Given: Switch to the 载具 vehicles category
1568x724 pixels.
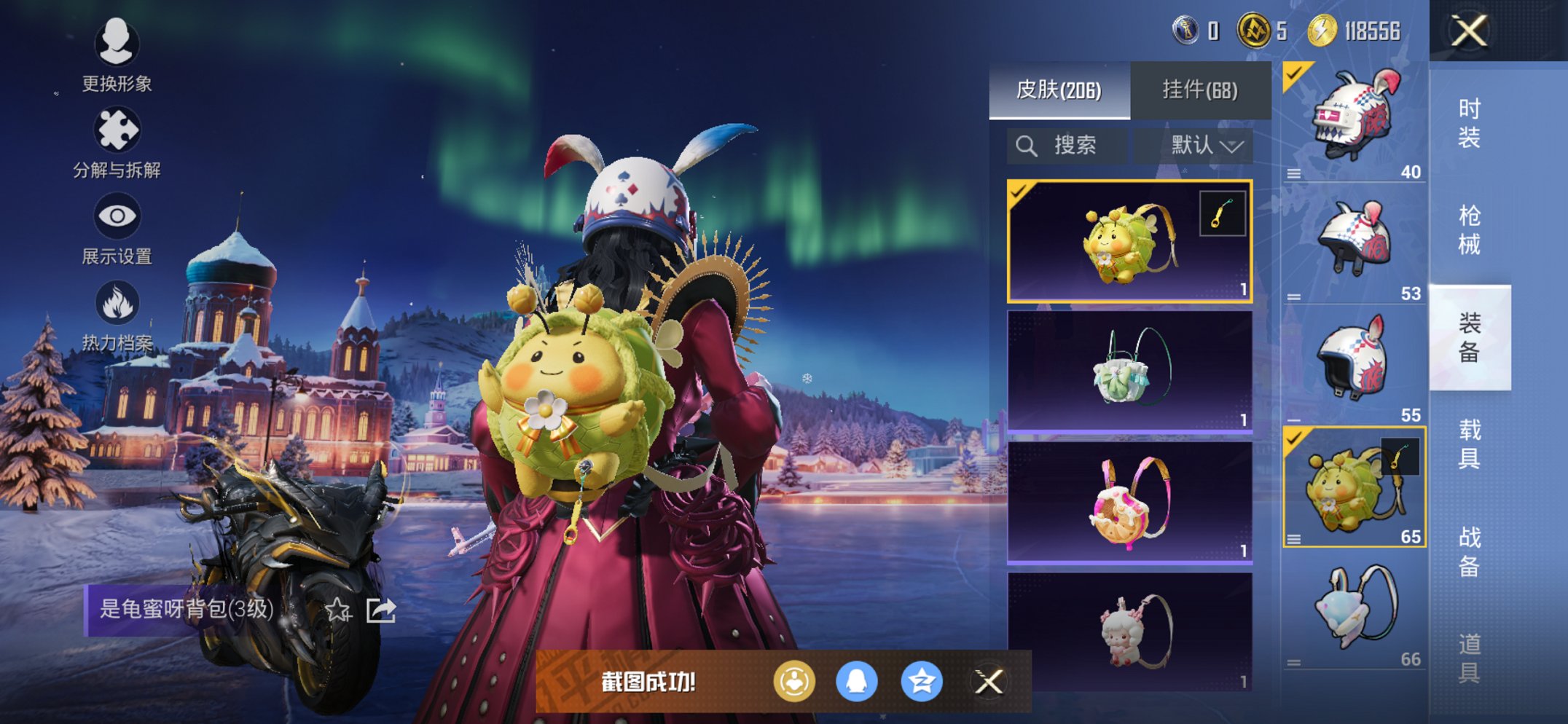Looking at the screenshot, I should click(x=1469, y=444).
